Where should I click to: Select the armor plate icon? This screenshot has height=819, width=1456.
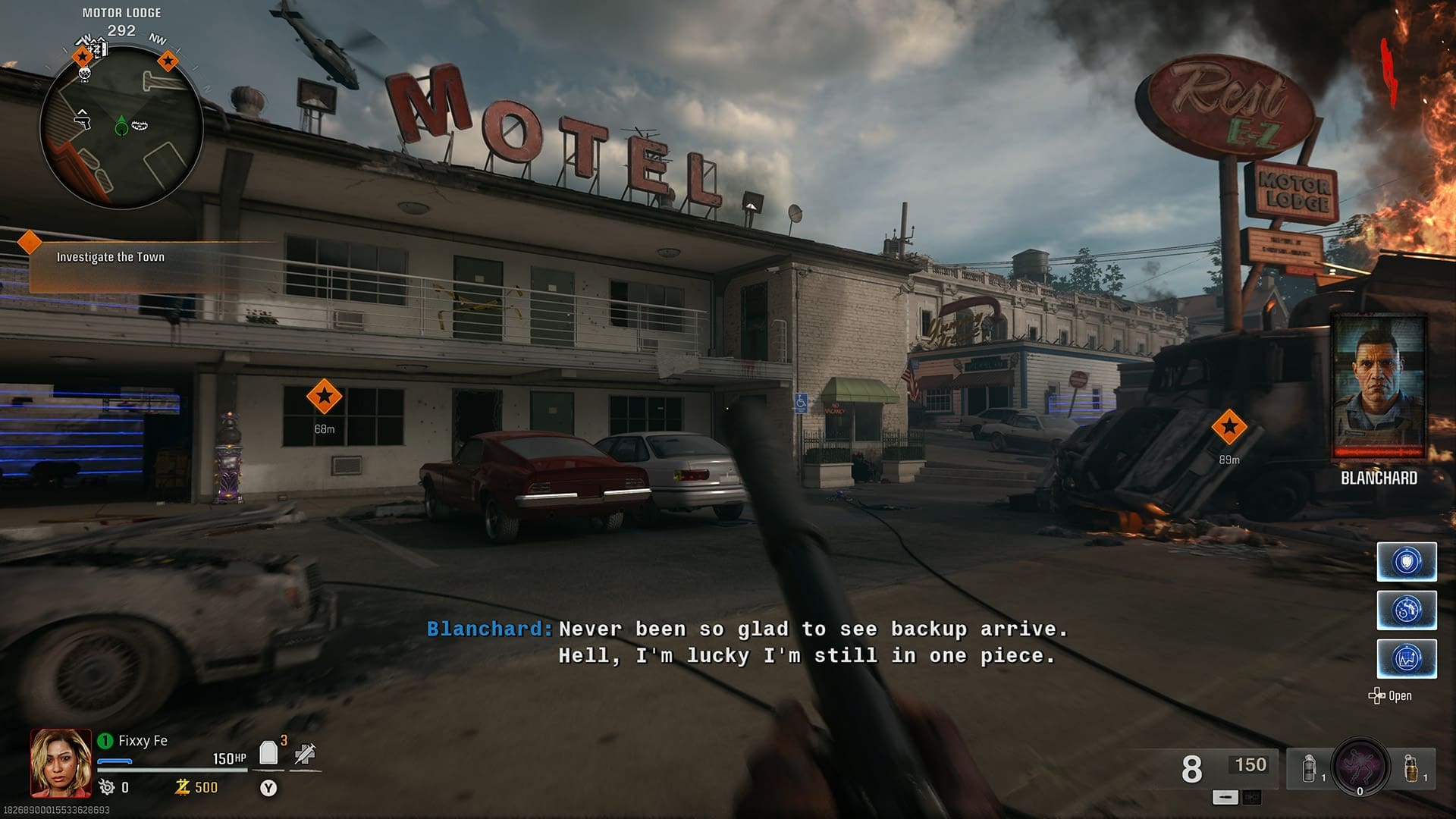point(268,752)
